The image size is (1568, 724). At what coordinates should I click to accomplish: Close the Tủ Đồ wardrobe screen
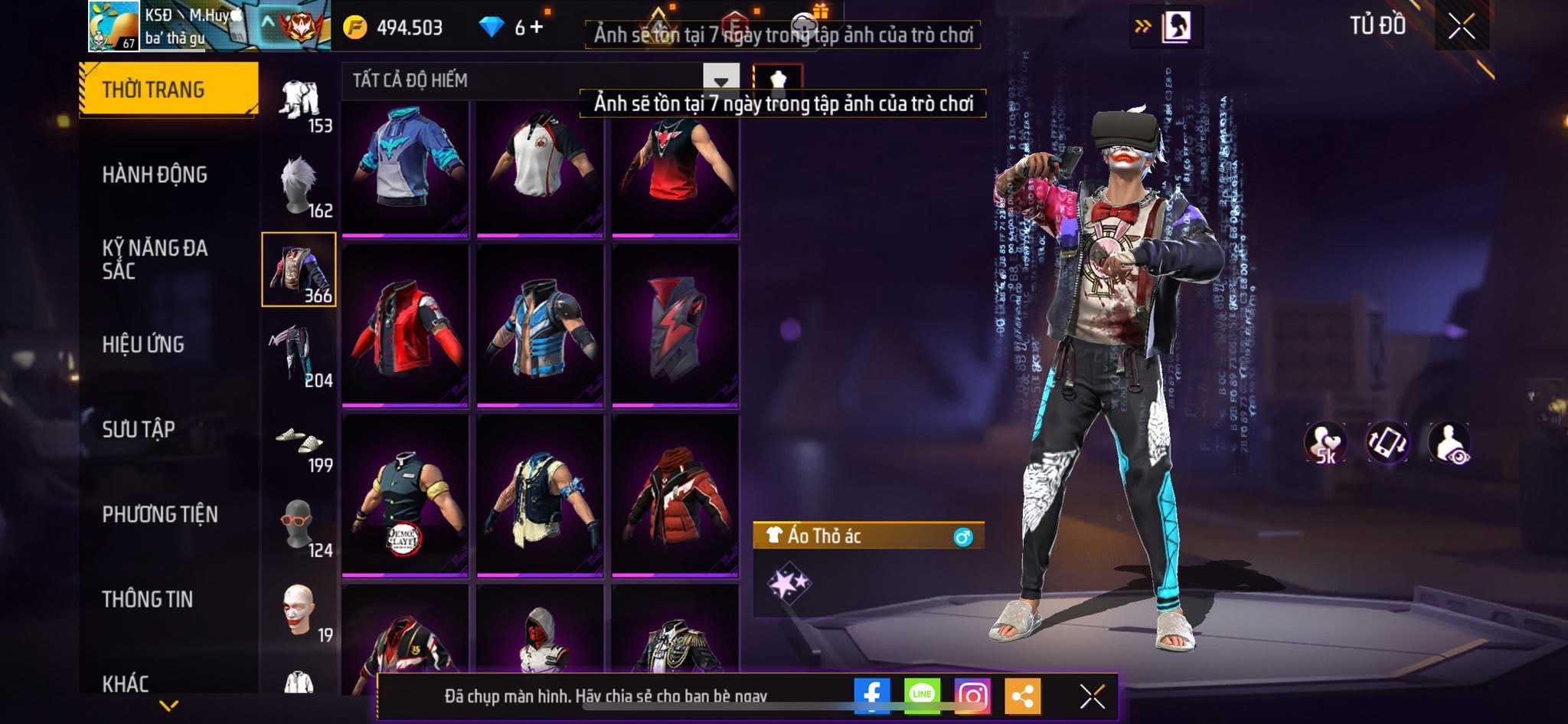click(1461, 28)
